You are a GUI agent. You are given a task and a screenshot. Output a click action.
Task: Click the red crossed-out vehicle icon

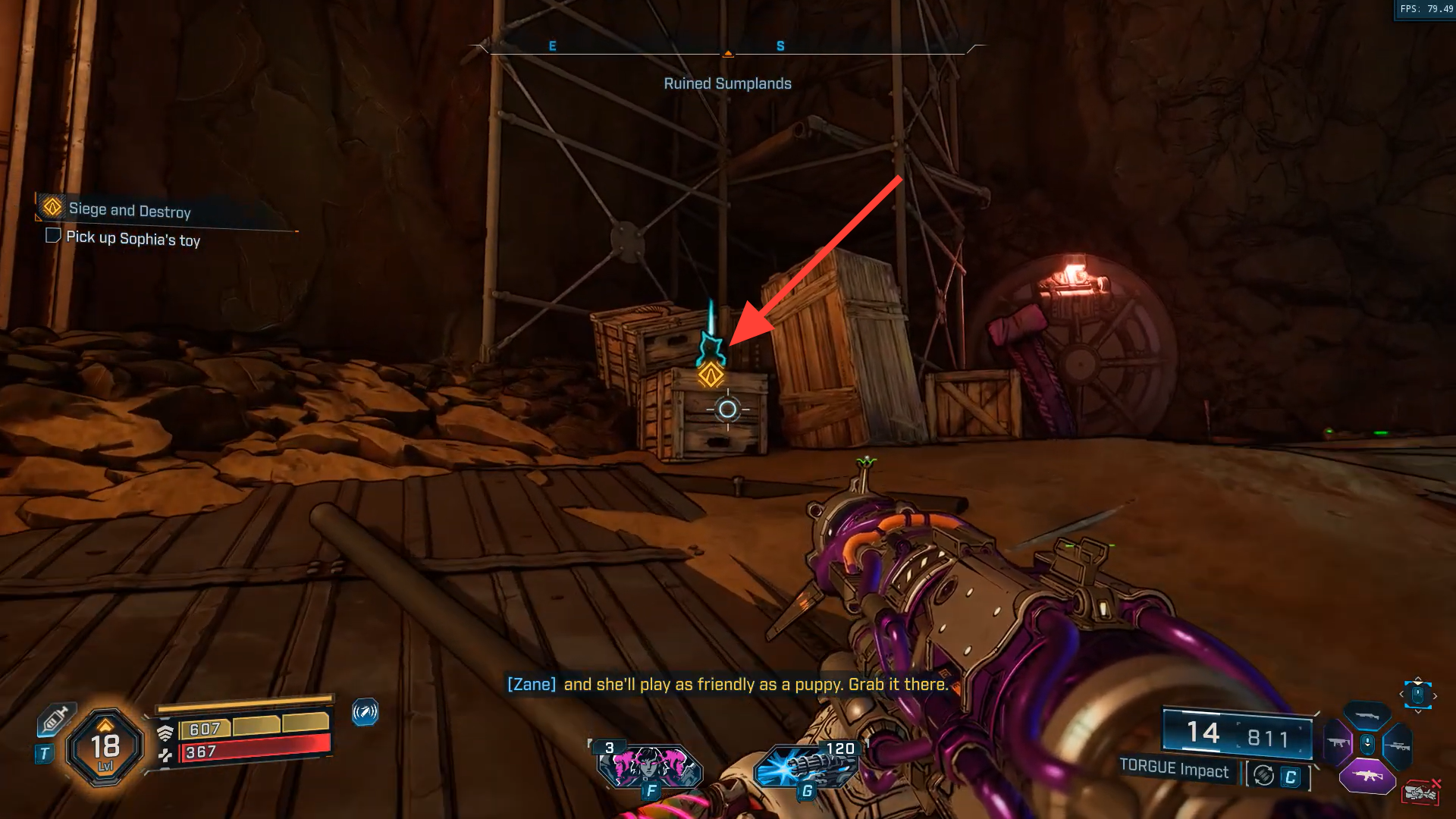[x=1421, y=792]
